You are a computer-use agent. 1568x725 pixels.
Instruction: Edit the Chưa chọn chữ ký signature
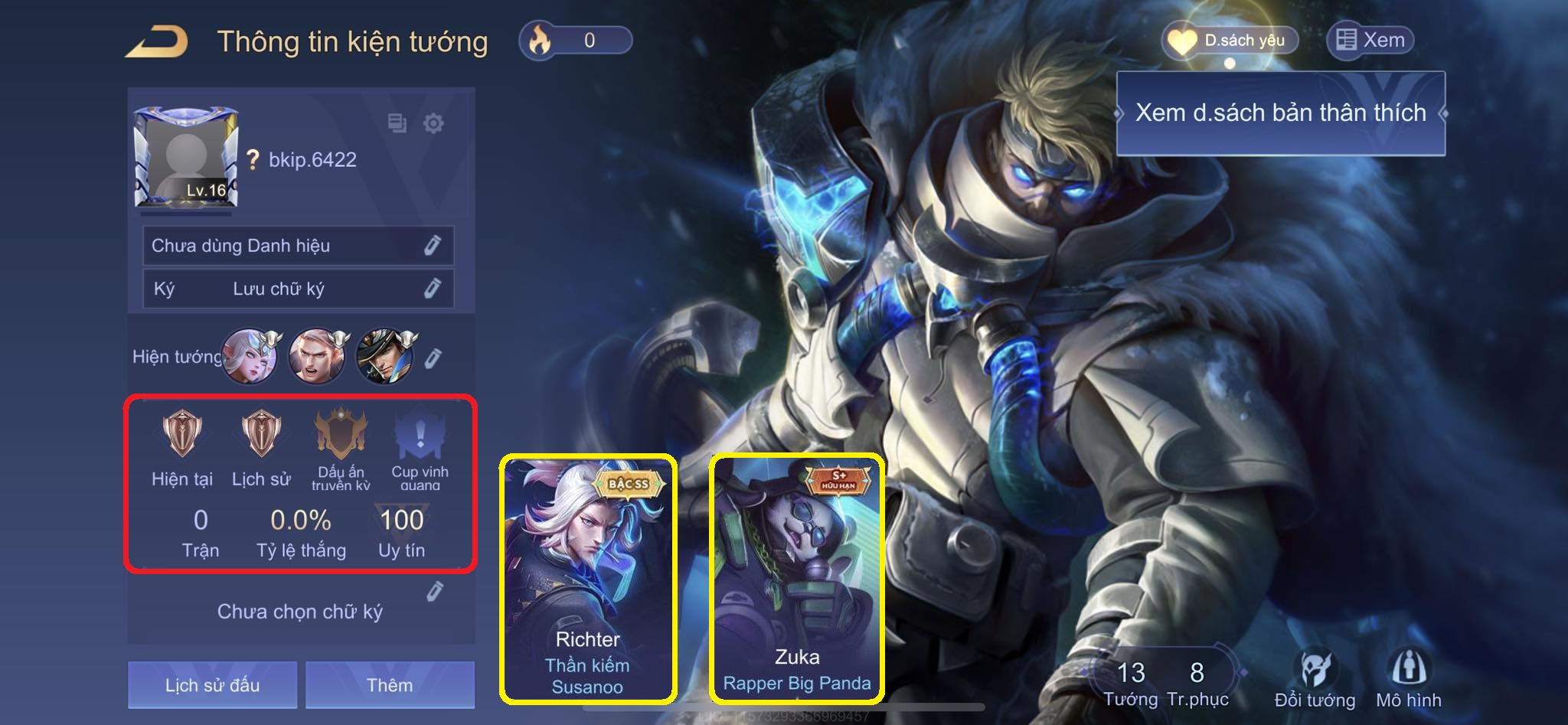coord(435,592)
